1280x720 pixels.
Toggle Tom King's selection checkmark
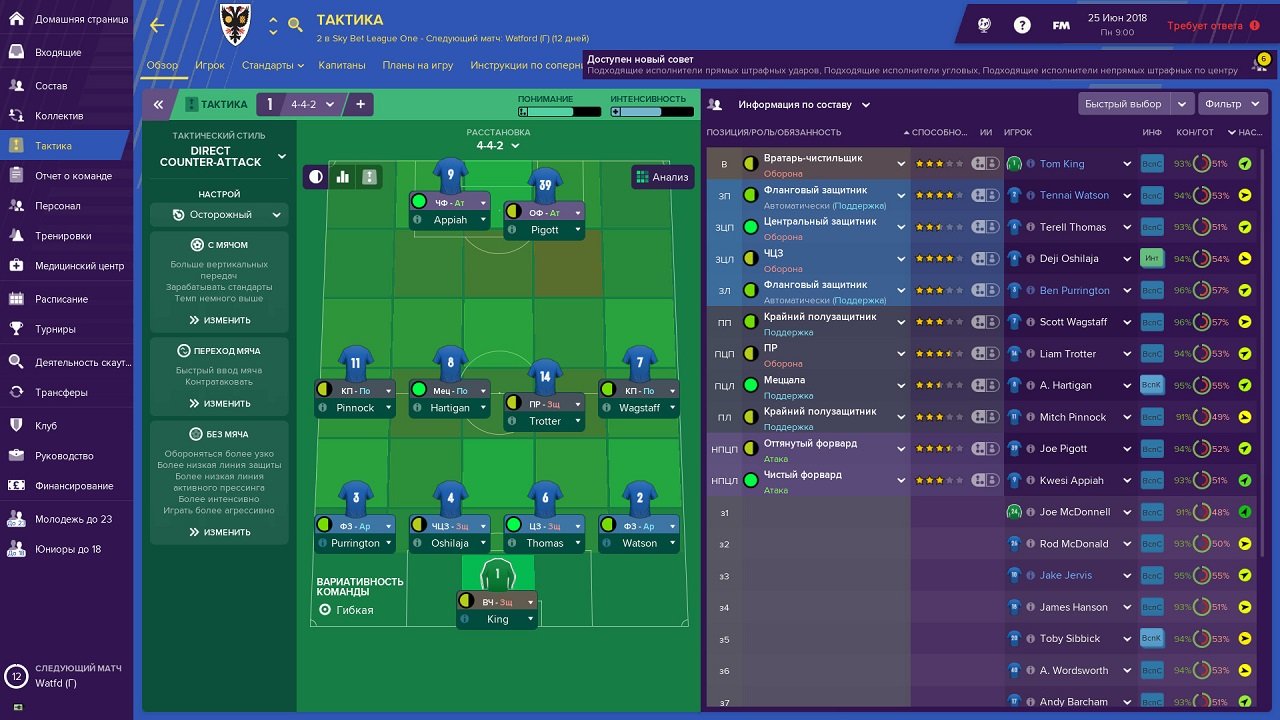tap(1243, 162)
